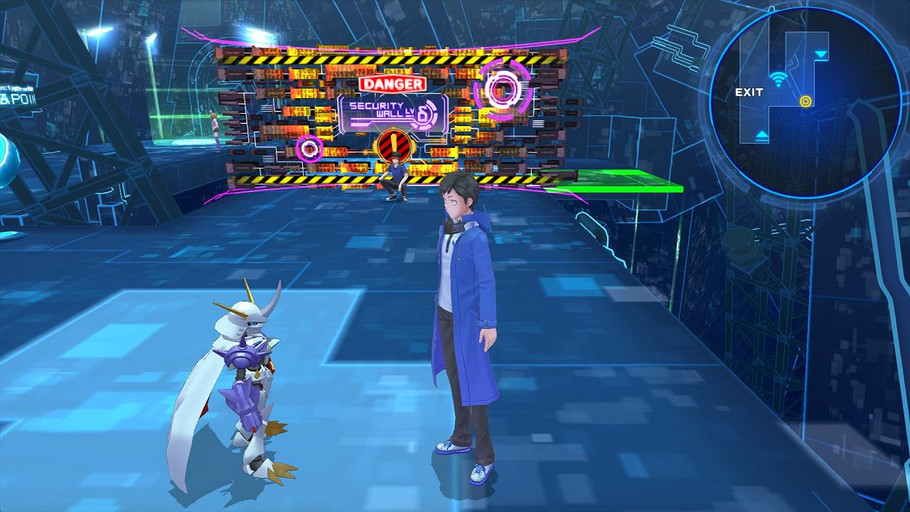The image size is (910, 512).
Task: Click the circular minimap
Action: [x=806, y=100]
